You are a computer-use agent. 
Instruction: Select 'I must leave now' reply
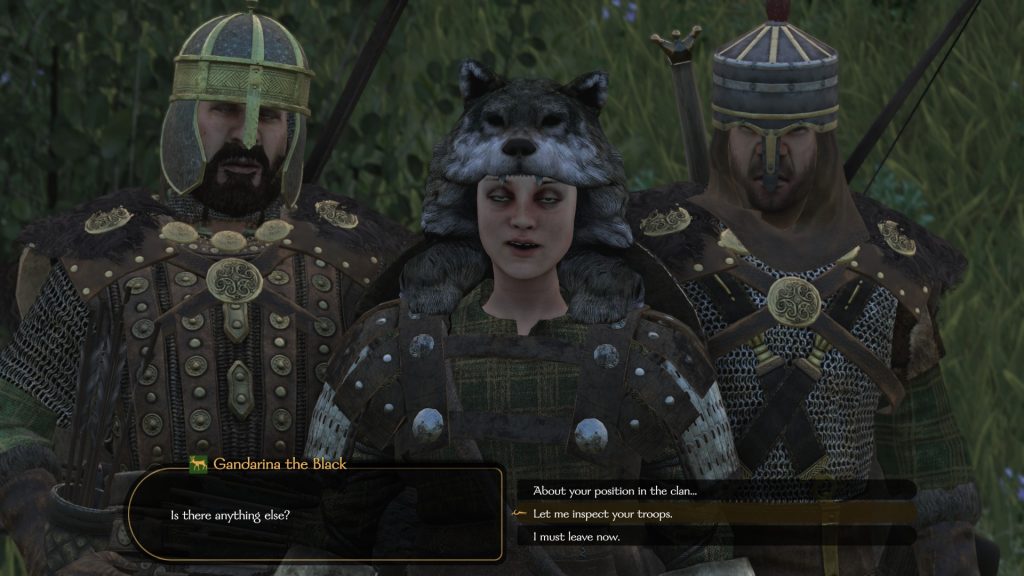click(576, 537)
